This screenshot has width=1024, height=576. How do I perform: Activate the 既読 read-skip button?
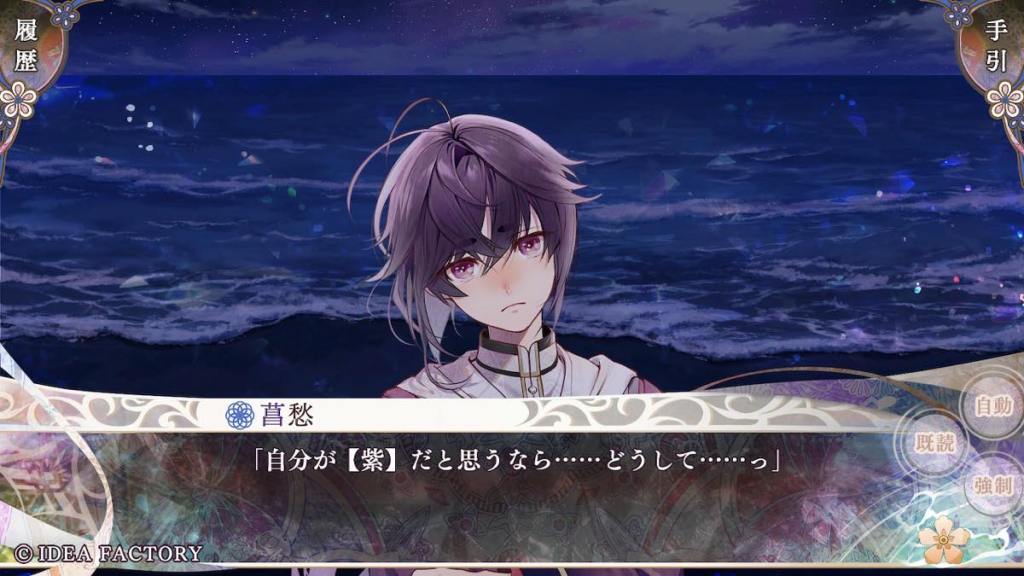pyautogui.click(x=935, y=445)
